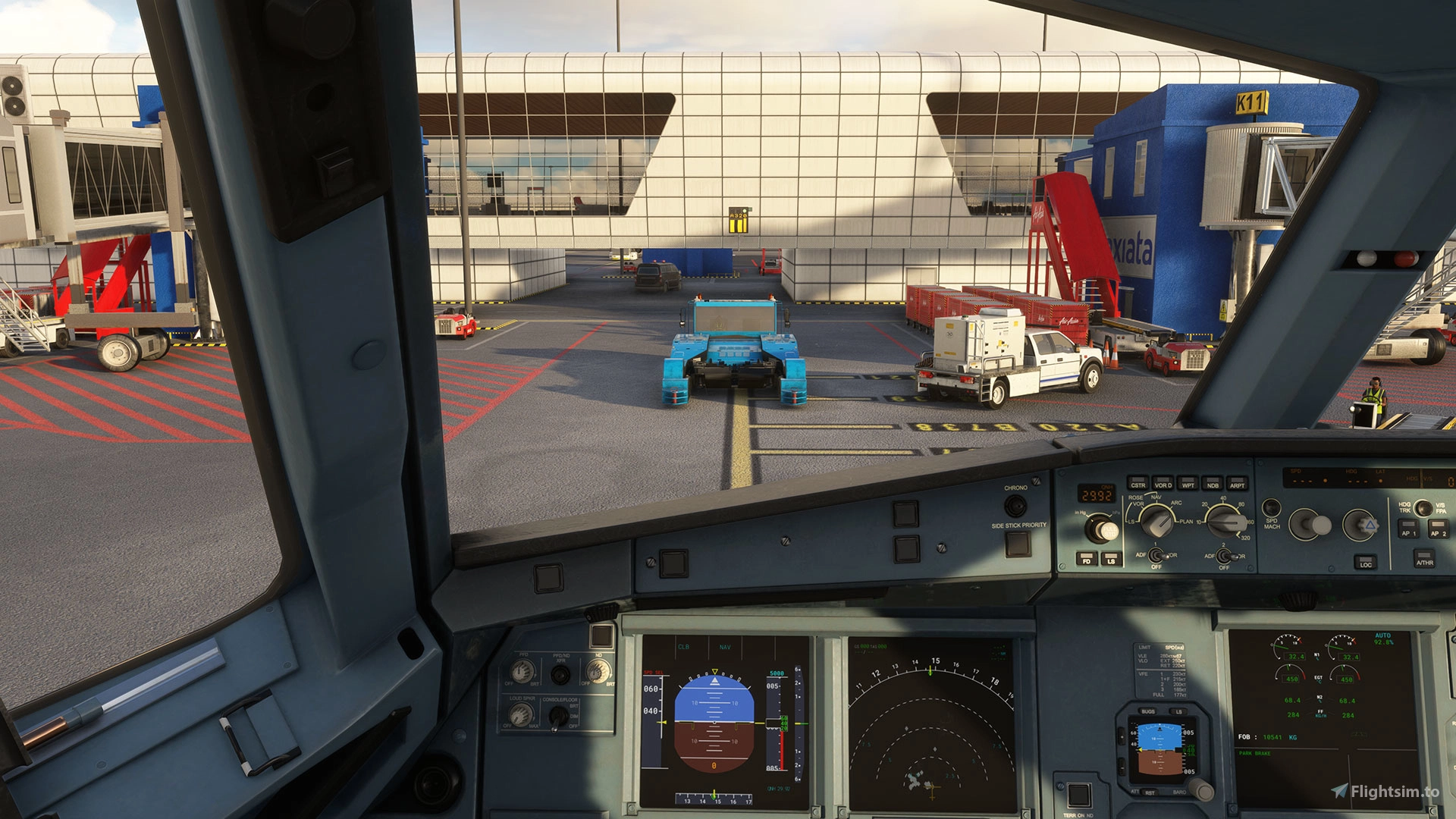The width and height of the screenshot is (1456, 819).
Task: Enable the VOR D display button
Action: coord(1163,483)
